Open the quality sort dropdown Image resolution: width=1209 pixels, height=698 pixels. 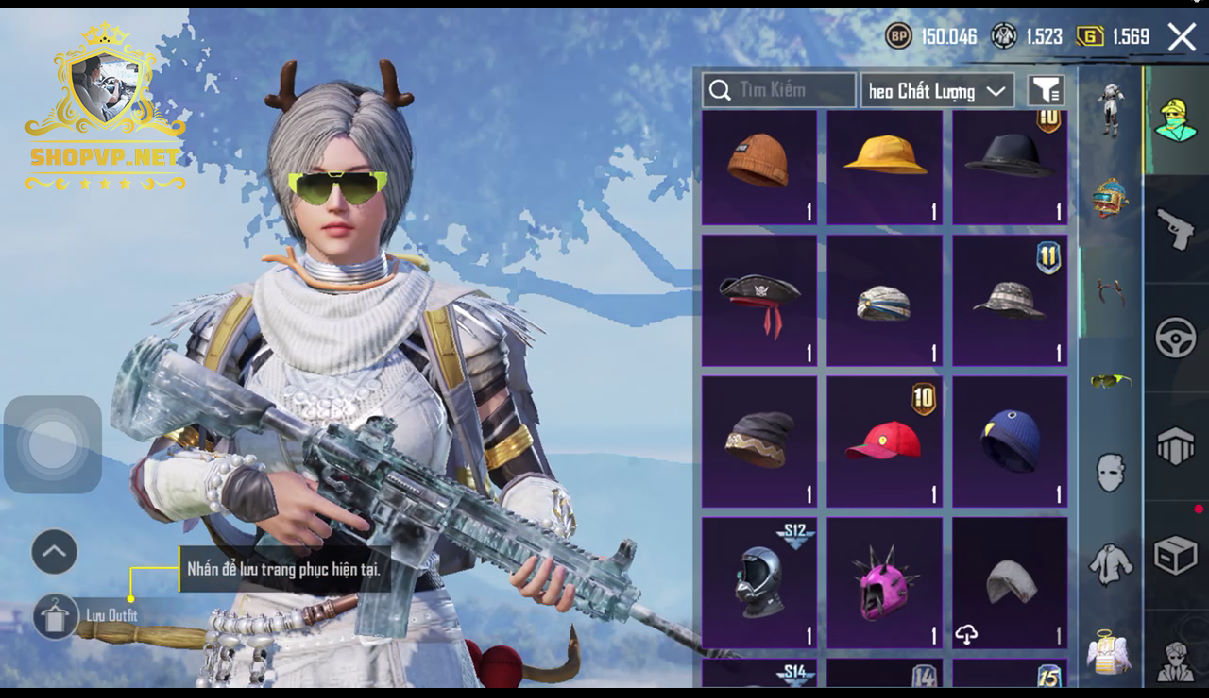937,91
